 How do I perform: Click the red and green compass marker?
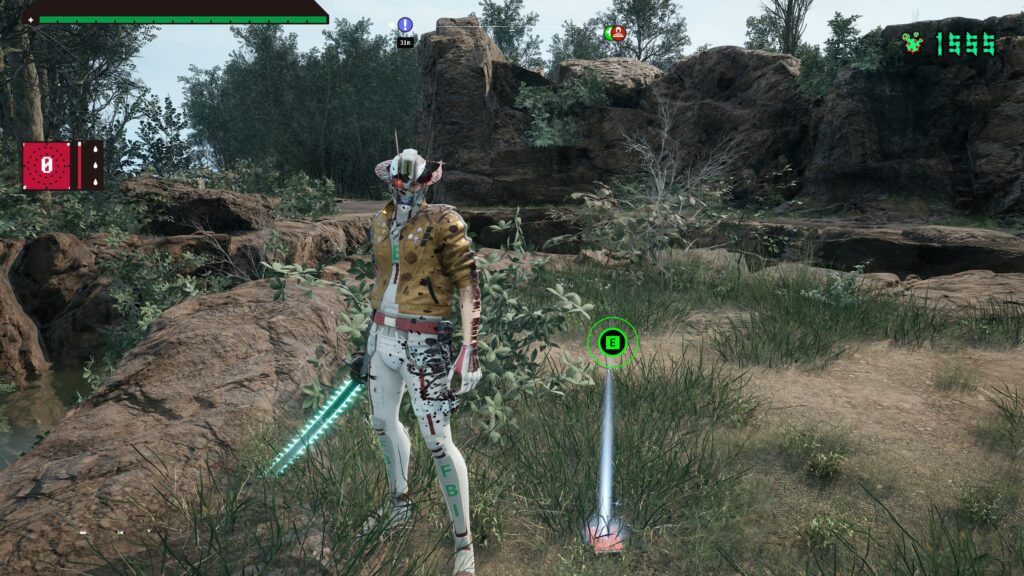pyautogui.click(x=615, y=33)
